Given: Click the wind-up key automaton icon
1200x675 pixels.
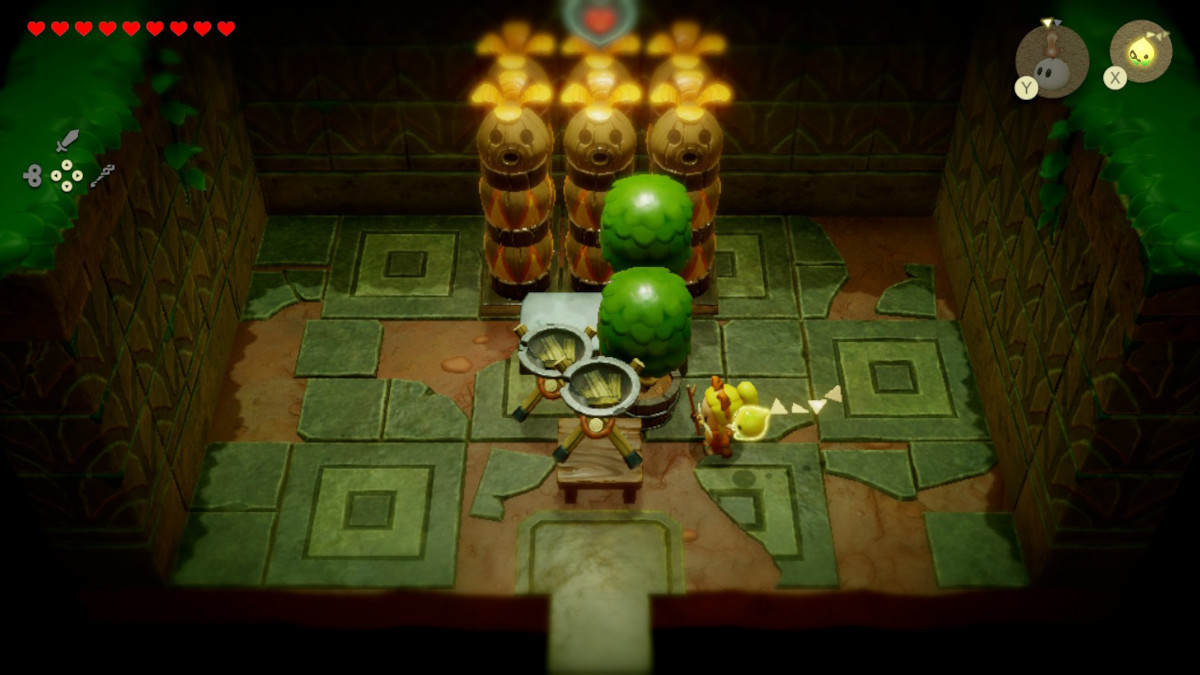Looking at the screenshot, I should click(33, 176).
